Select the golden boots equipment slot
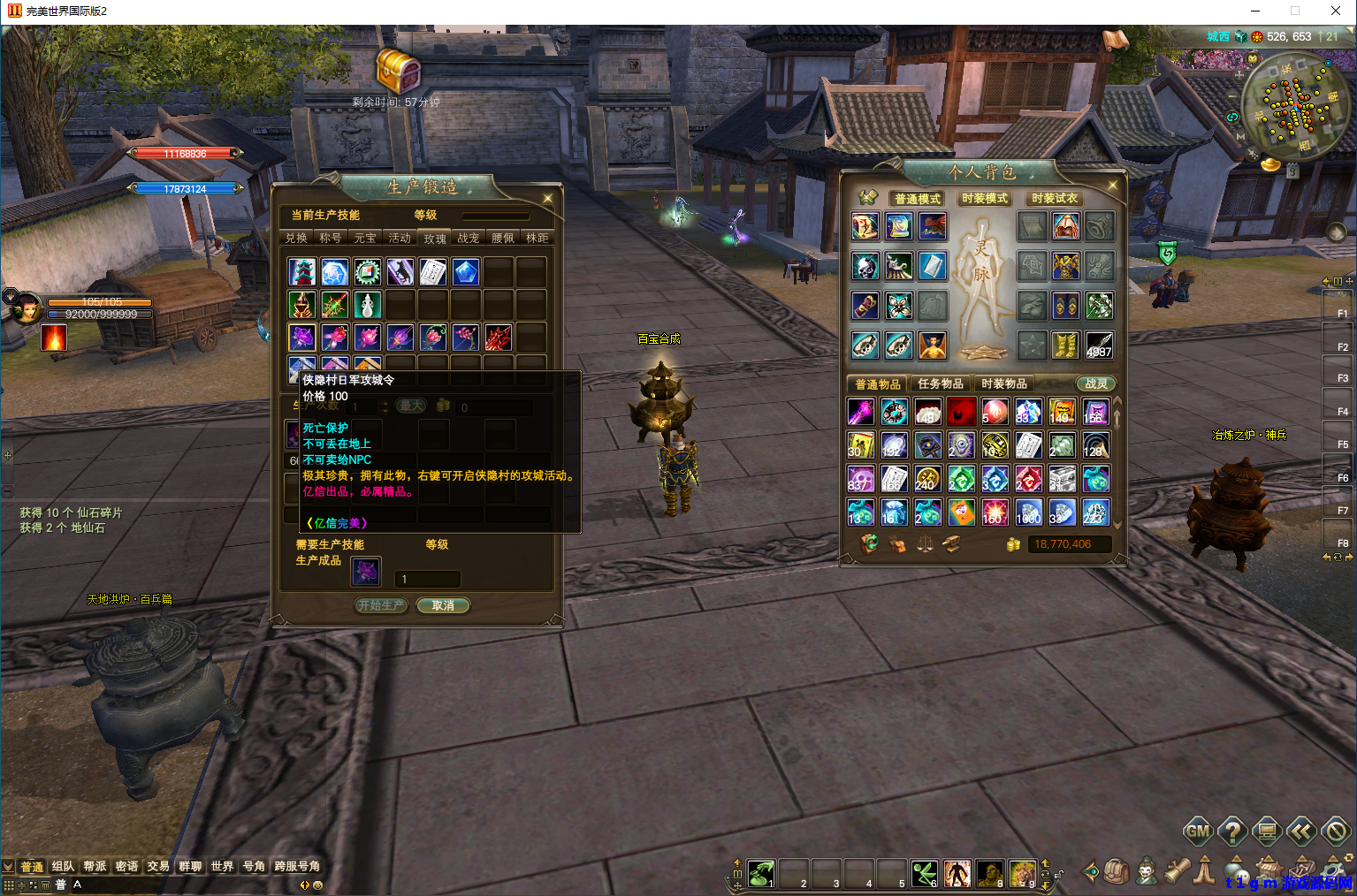 pos(1065,345)
